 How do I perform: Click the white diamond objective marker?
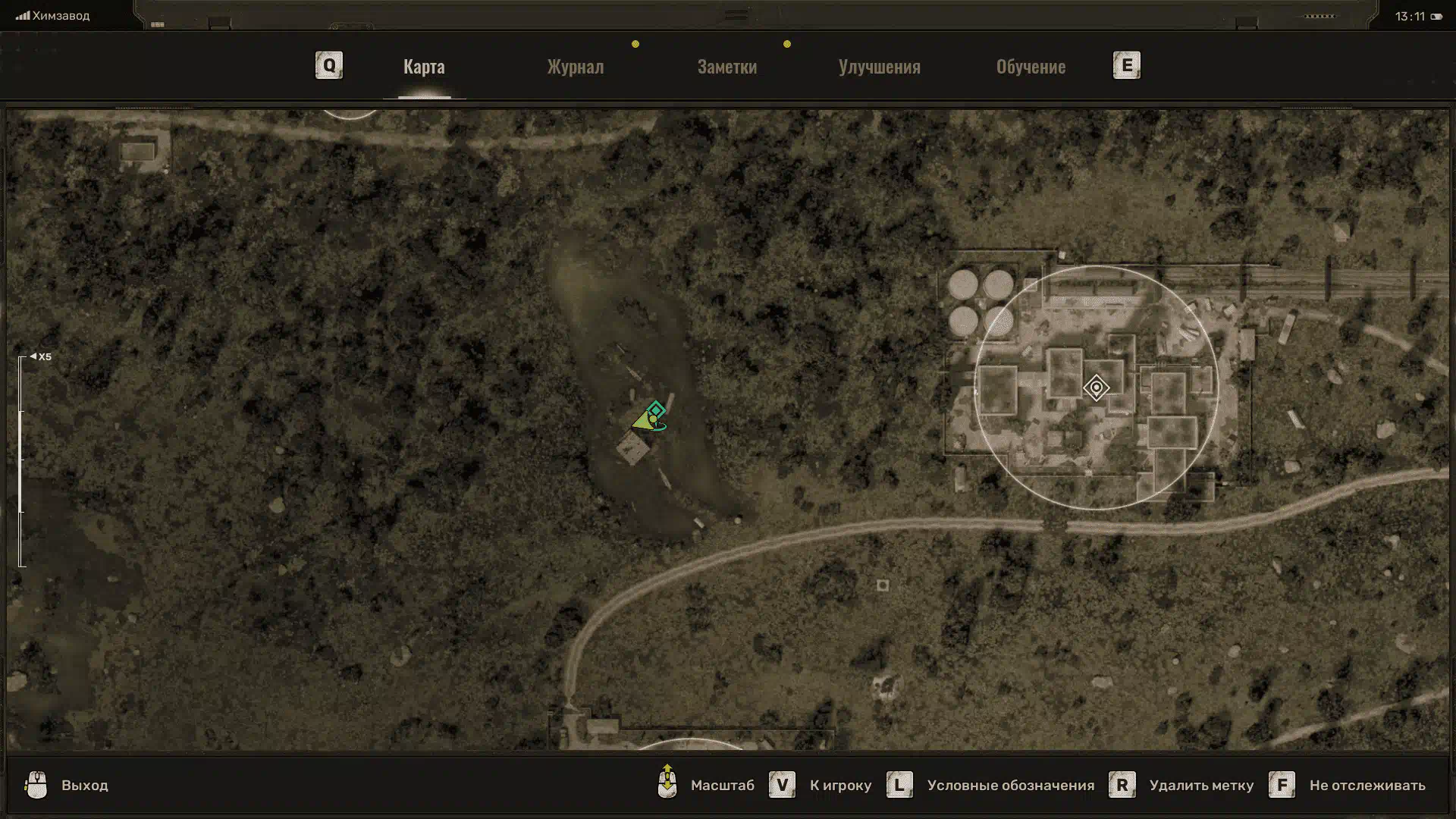[1096, 388]
